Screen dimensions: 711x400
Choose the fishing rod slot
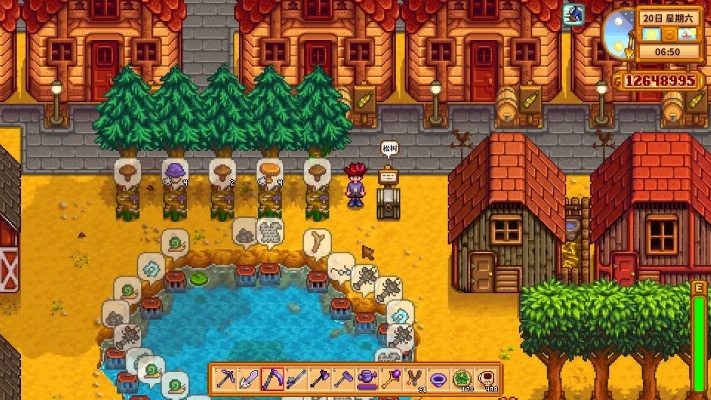tap(294, 379)
